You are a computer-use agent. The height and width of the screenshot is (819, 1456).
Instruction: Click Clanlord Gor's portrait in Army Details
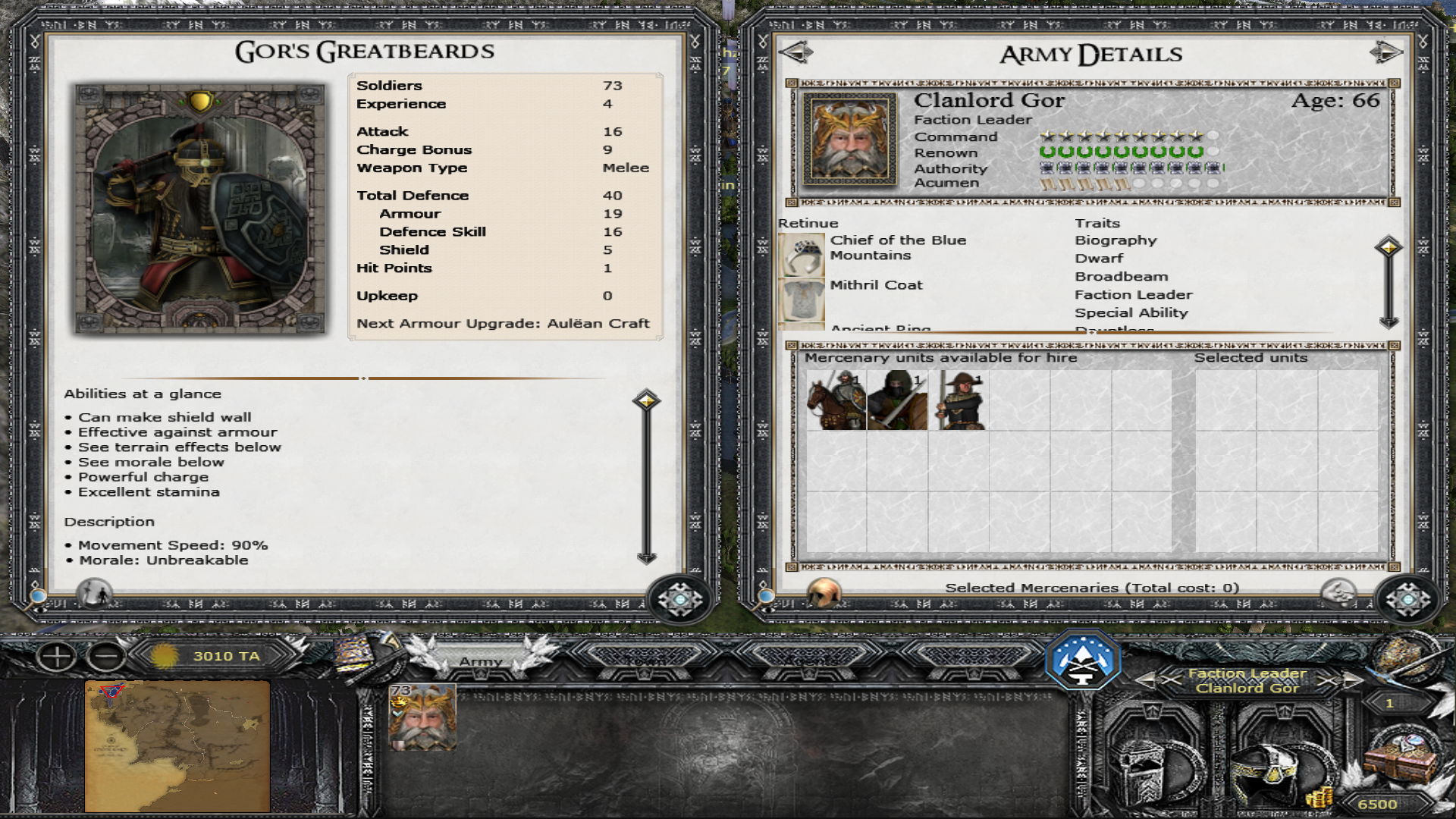click(x=849, y=140)
